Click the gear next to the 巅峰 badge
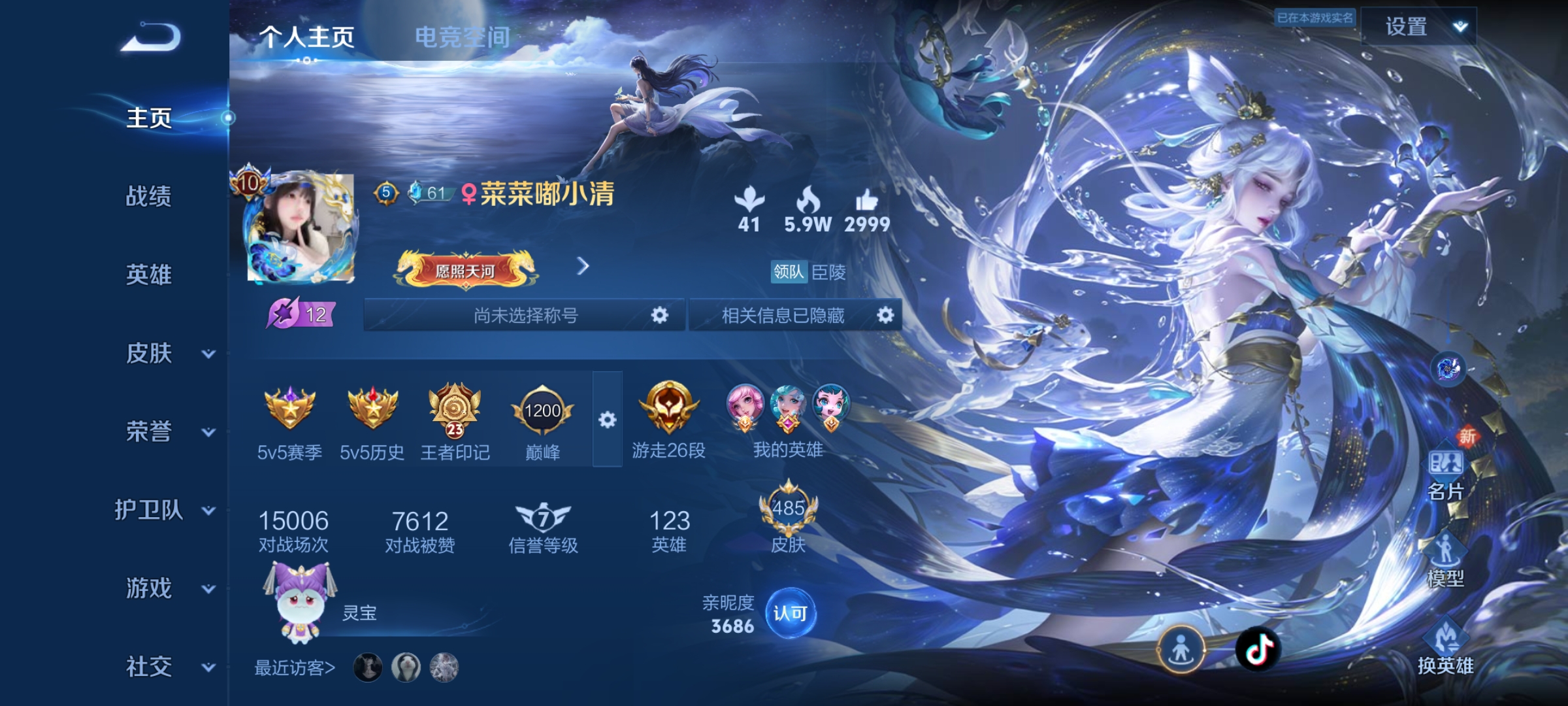This screenshot has width=1568, height=706. (x=609, y=420)
